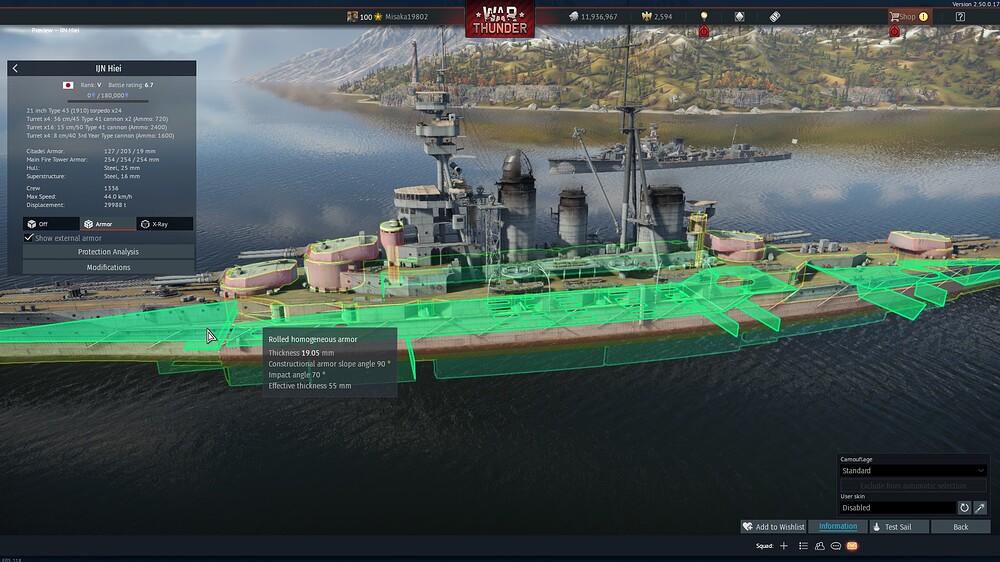Image resolution: width=1000 pixels, height=562 pixels.
Task: Open the chat speech bubble
Action: tap(836, 546)
